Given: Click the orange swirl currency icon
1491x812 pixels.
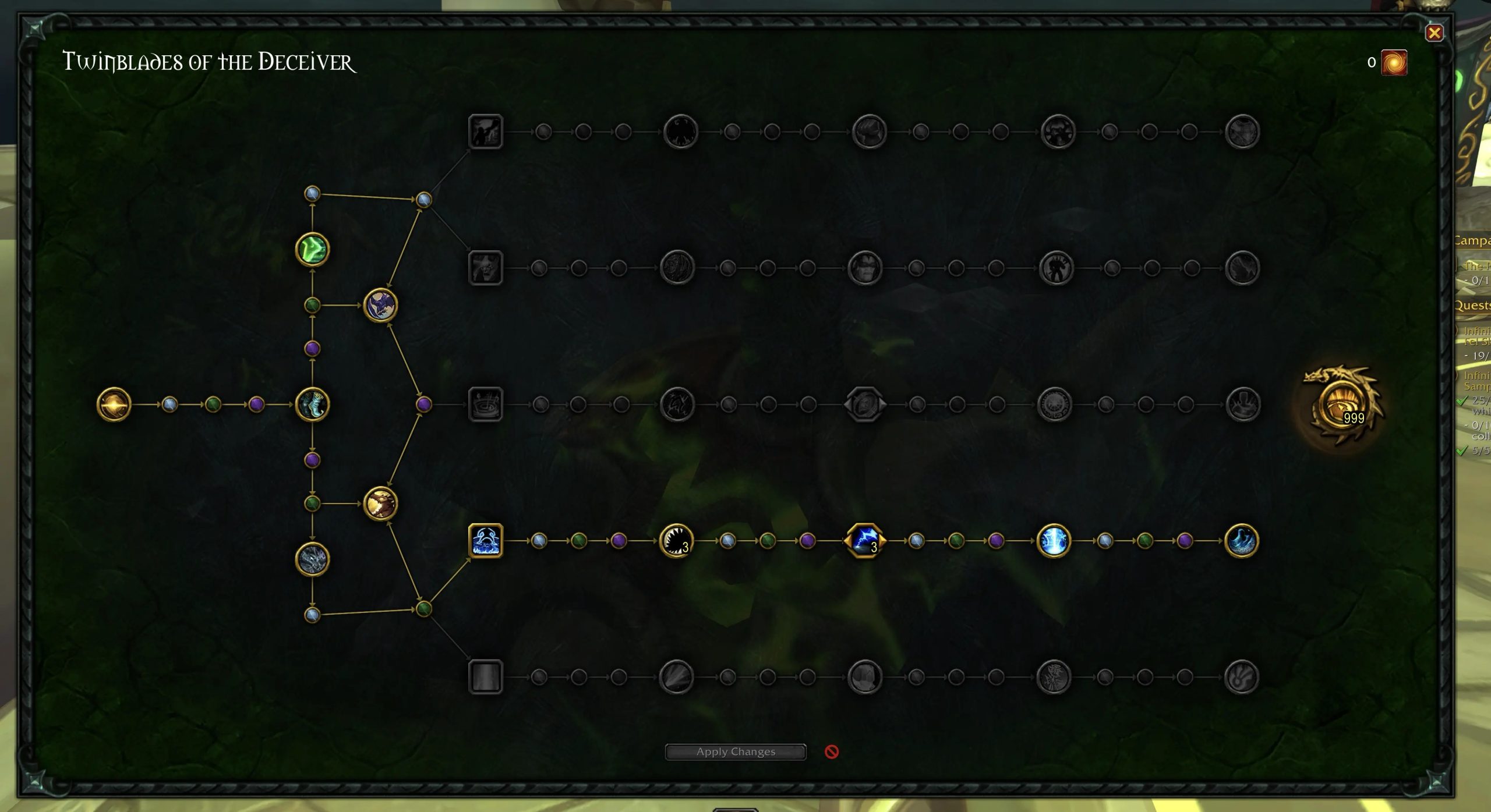Looking at the screenshot, I should (1394, 63).
